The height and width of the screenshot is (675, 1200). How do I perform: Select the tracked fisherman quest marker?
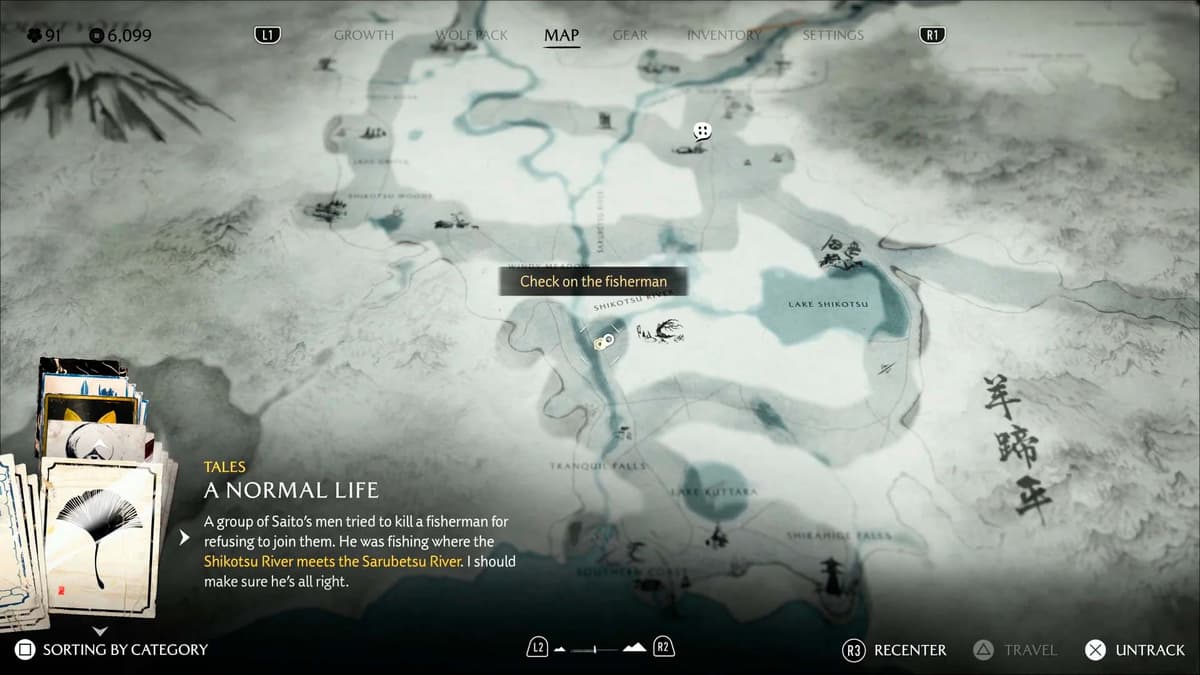pyautogui.click(x=602, y=343)
